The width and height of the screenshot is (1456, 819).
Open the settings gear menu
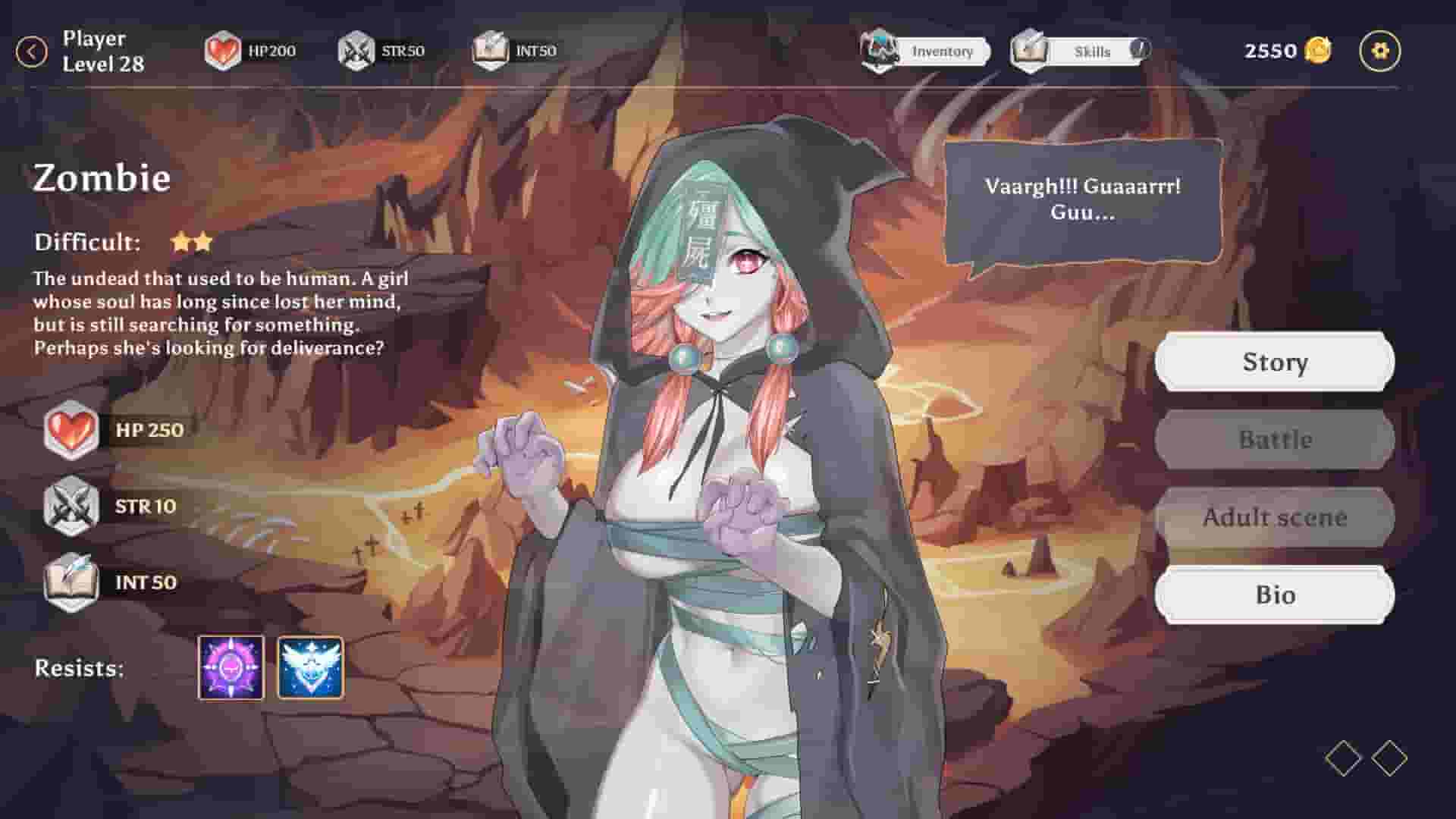1380,50
